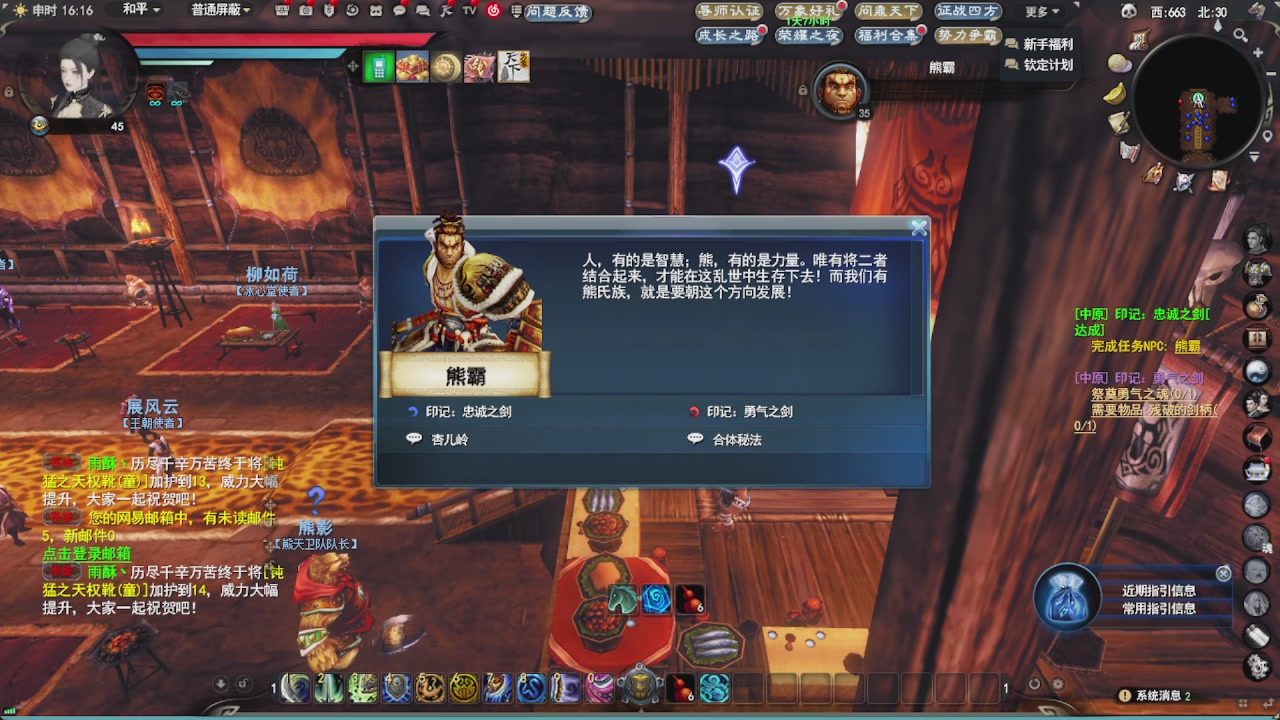Screen dimensions: 1280x720
Task: Open the red NetEase circle icon
Action: point(494,11)
